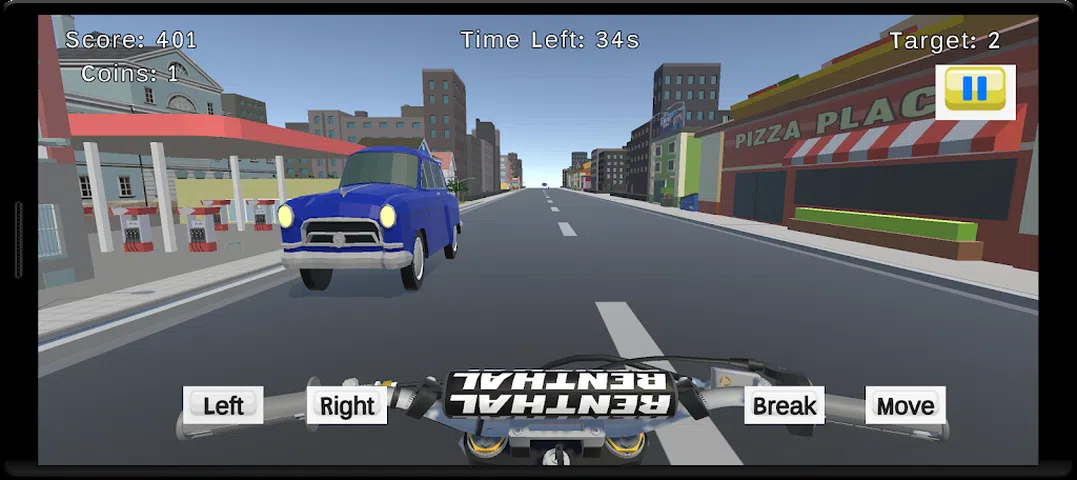Hit the Break button

tap(784, 405)
